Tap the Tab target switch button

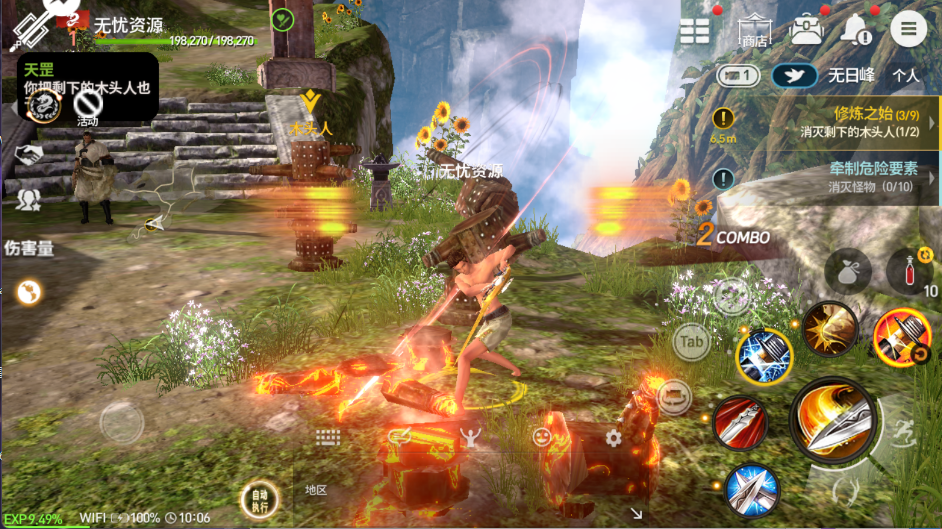(691, 342)
